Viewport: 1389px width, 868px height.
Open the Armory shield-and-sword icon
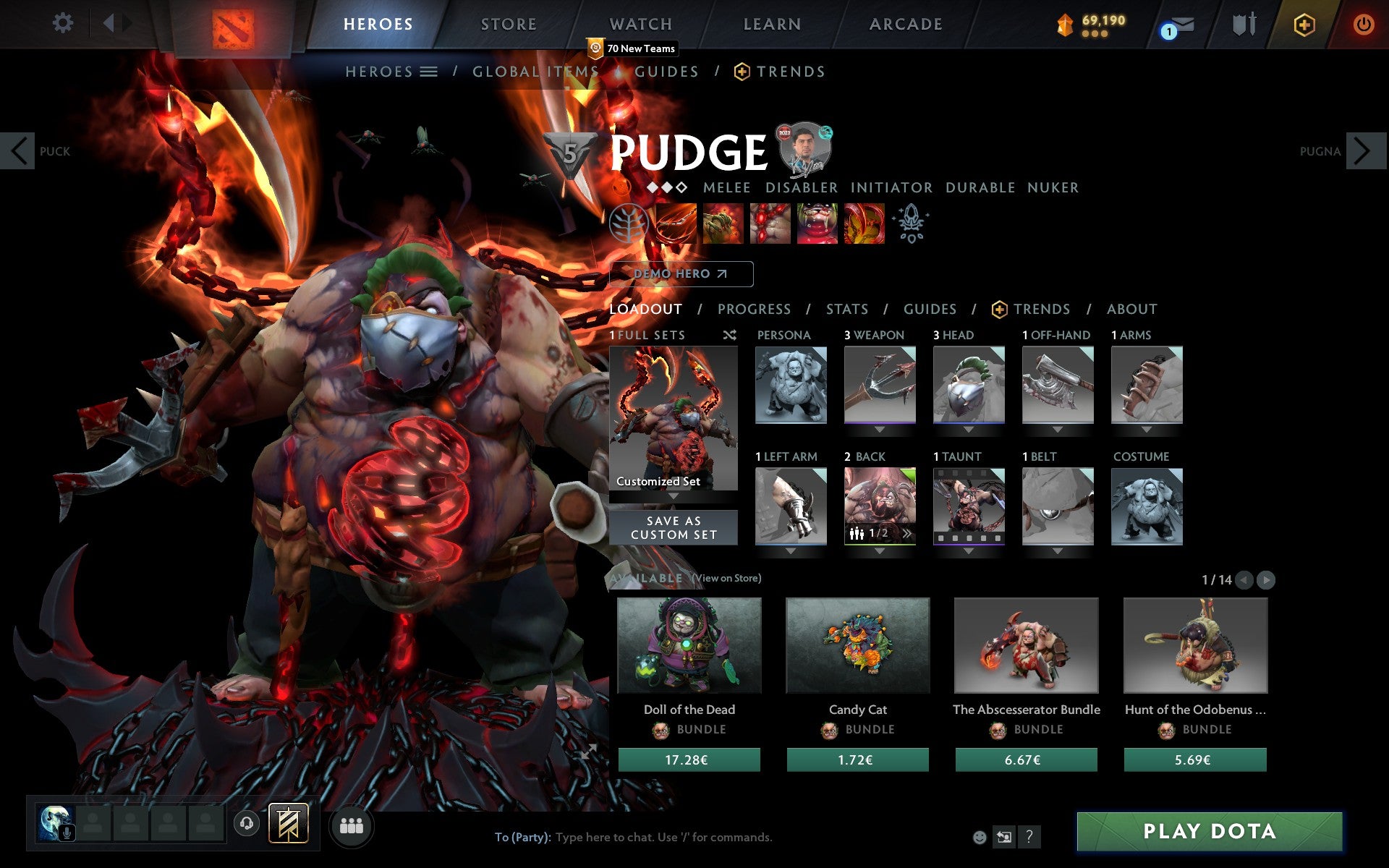pos(1243,24)
